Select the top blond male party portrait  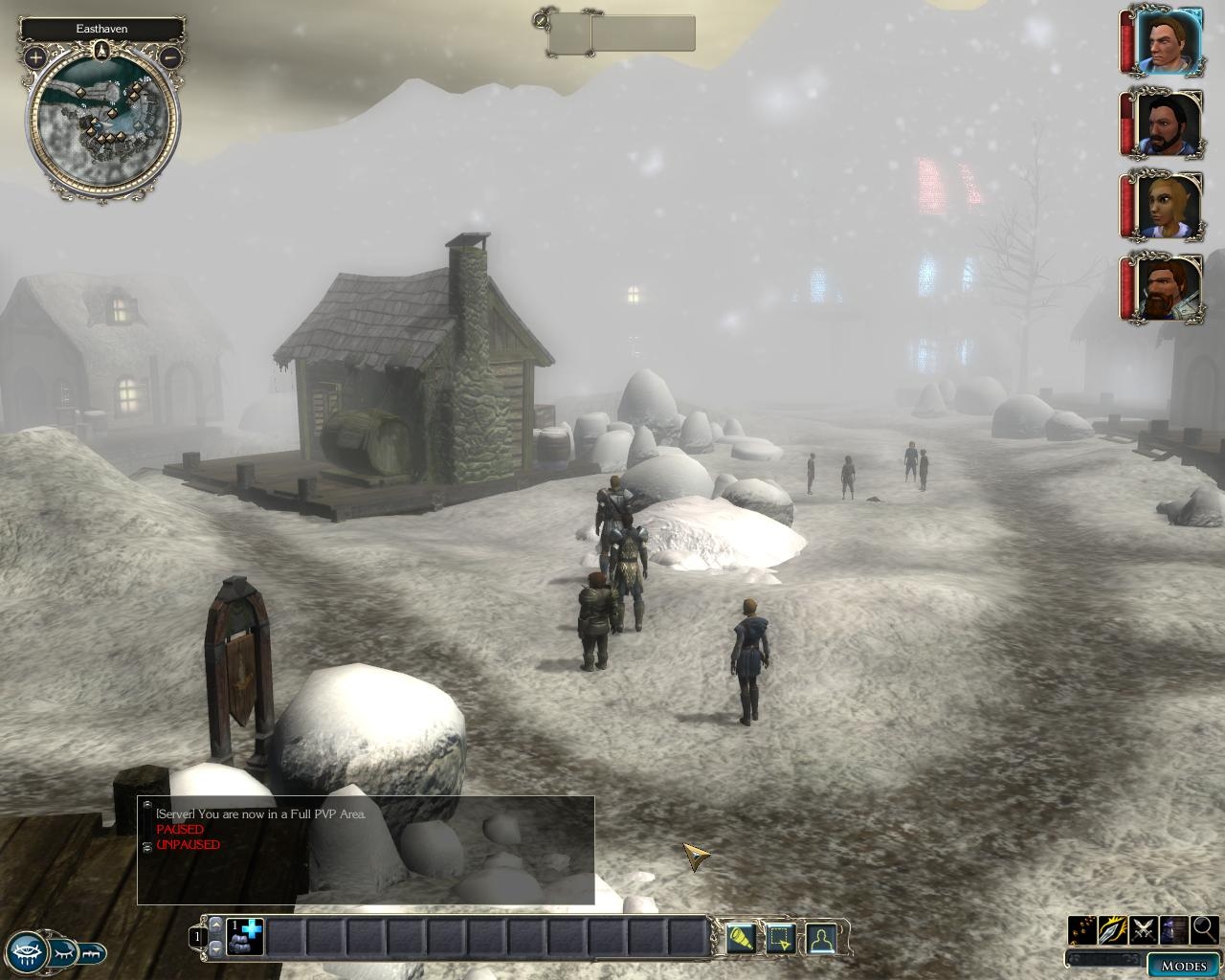tap(1168, 43)
